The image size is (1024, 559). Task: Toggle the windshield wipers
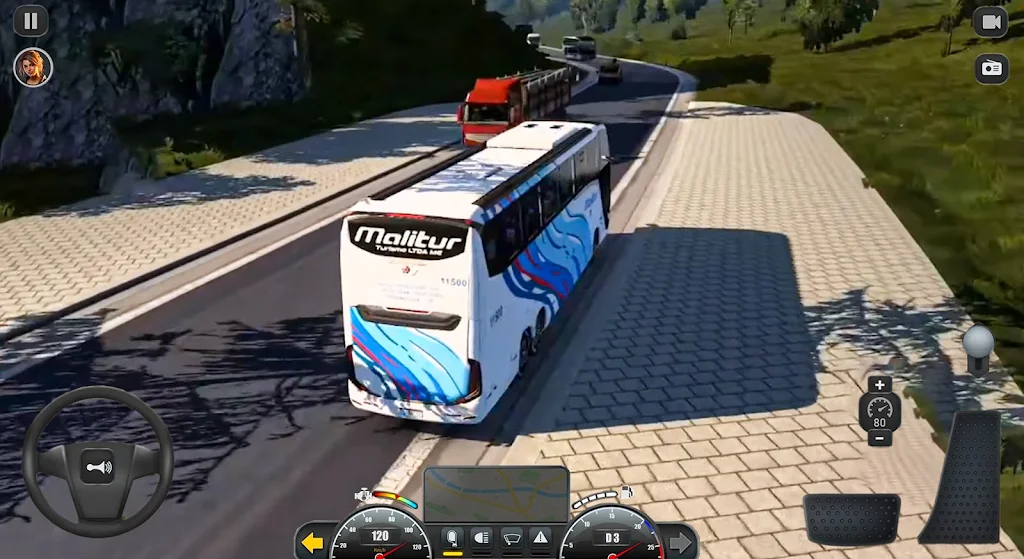click(511, 538)
